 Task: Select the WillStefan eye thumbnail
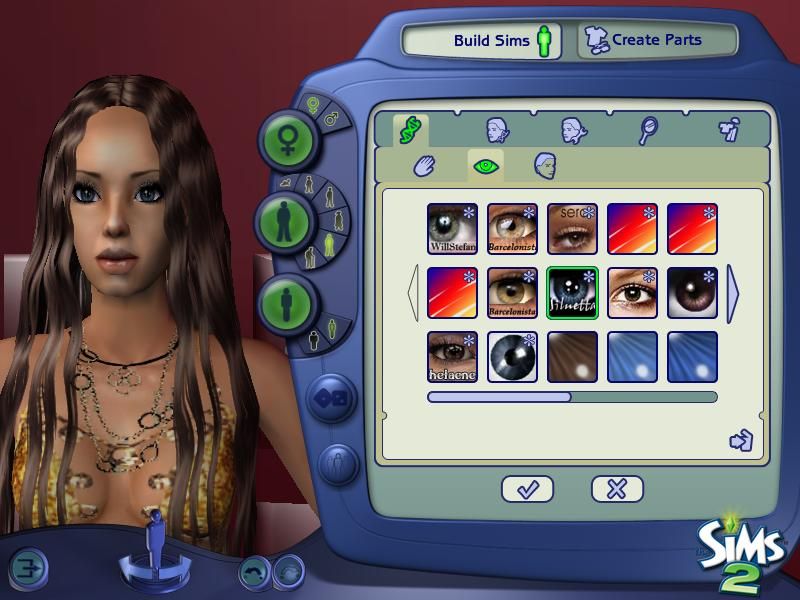coord(452,229)
